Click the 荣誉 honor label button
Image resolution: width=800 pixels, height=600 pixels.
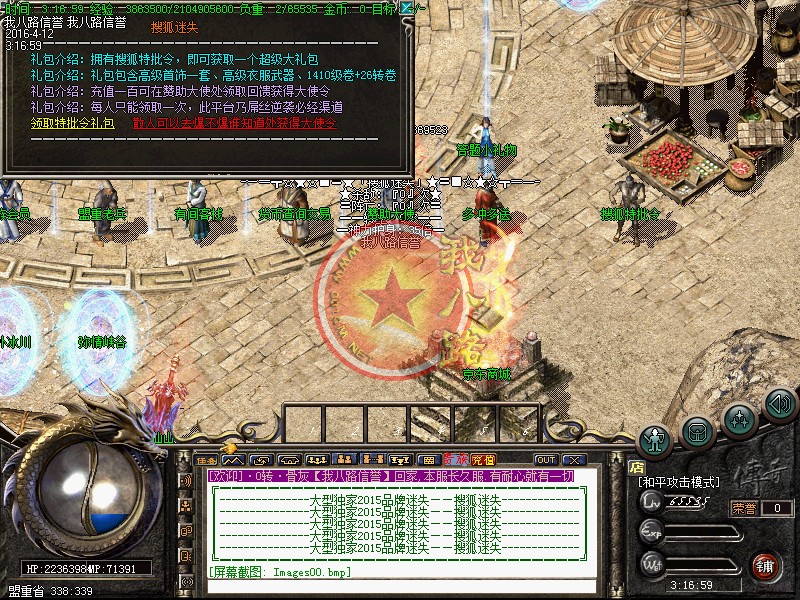(x=743, y=508)
